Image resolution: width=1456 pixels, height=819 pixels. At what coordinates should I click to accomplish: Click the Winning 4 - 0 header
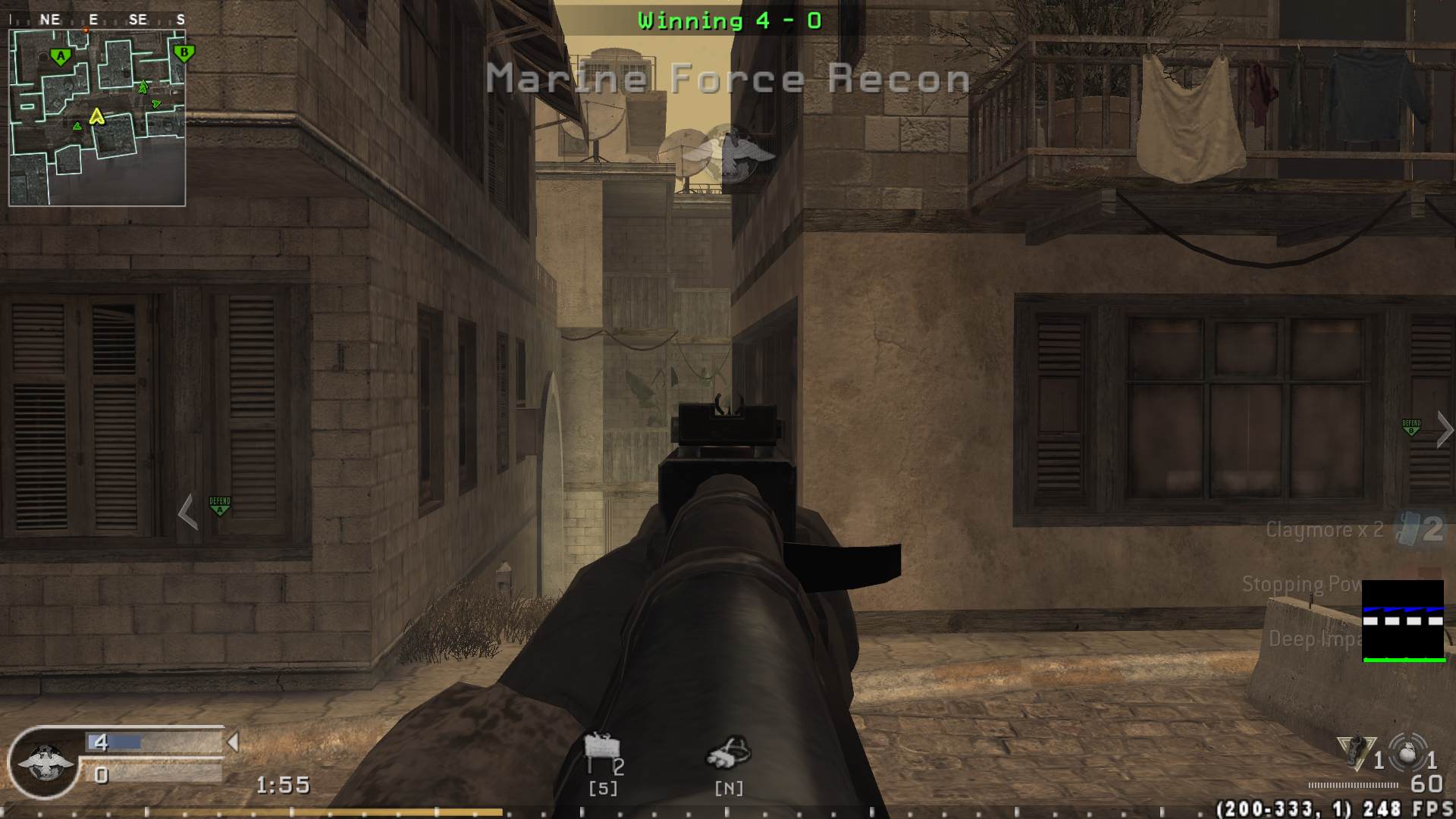(727, 20)
